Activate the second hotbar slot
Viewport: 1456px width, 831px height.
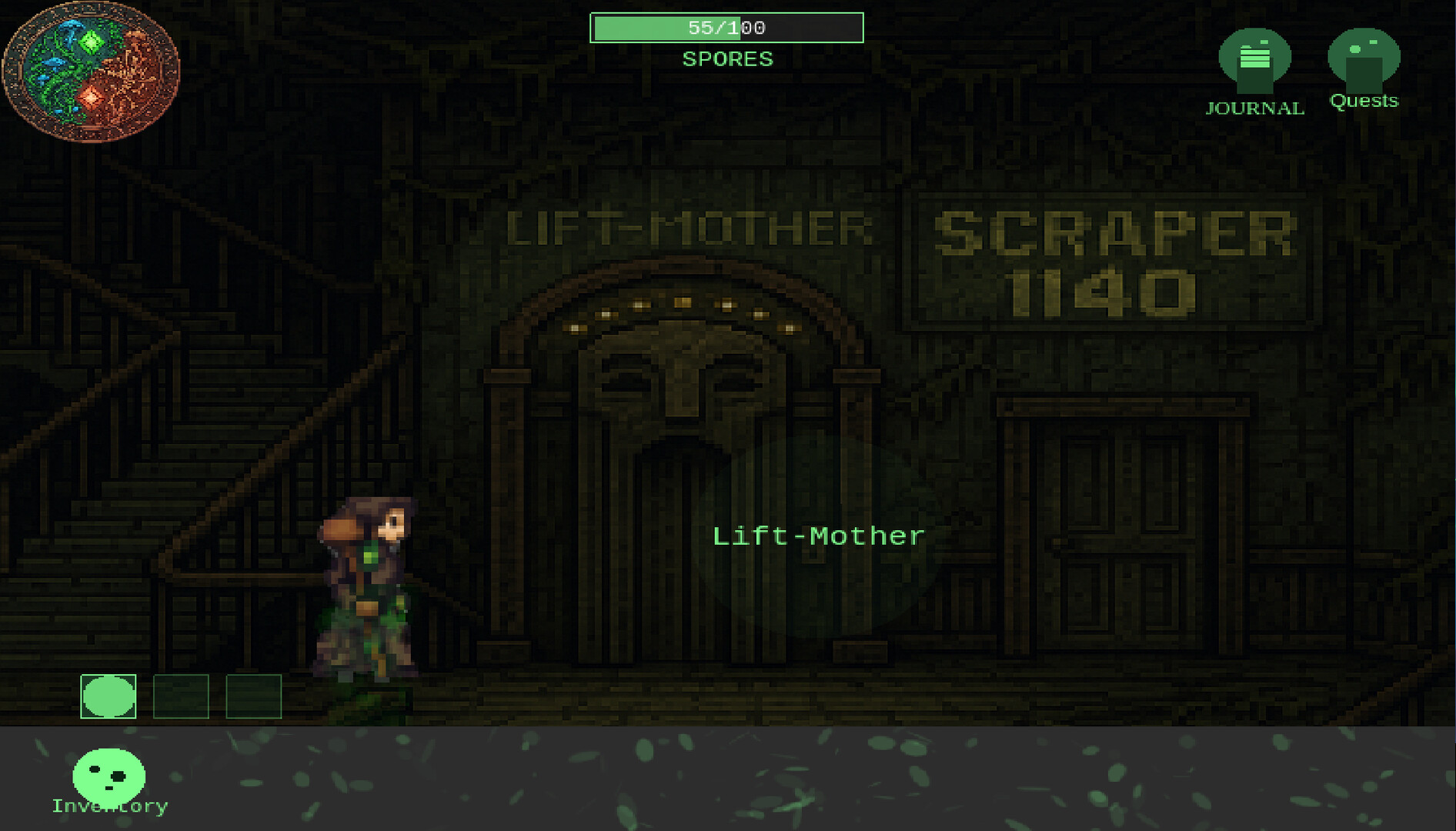click(182, 699)
